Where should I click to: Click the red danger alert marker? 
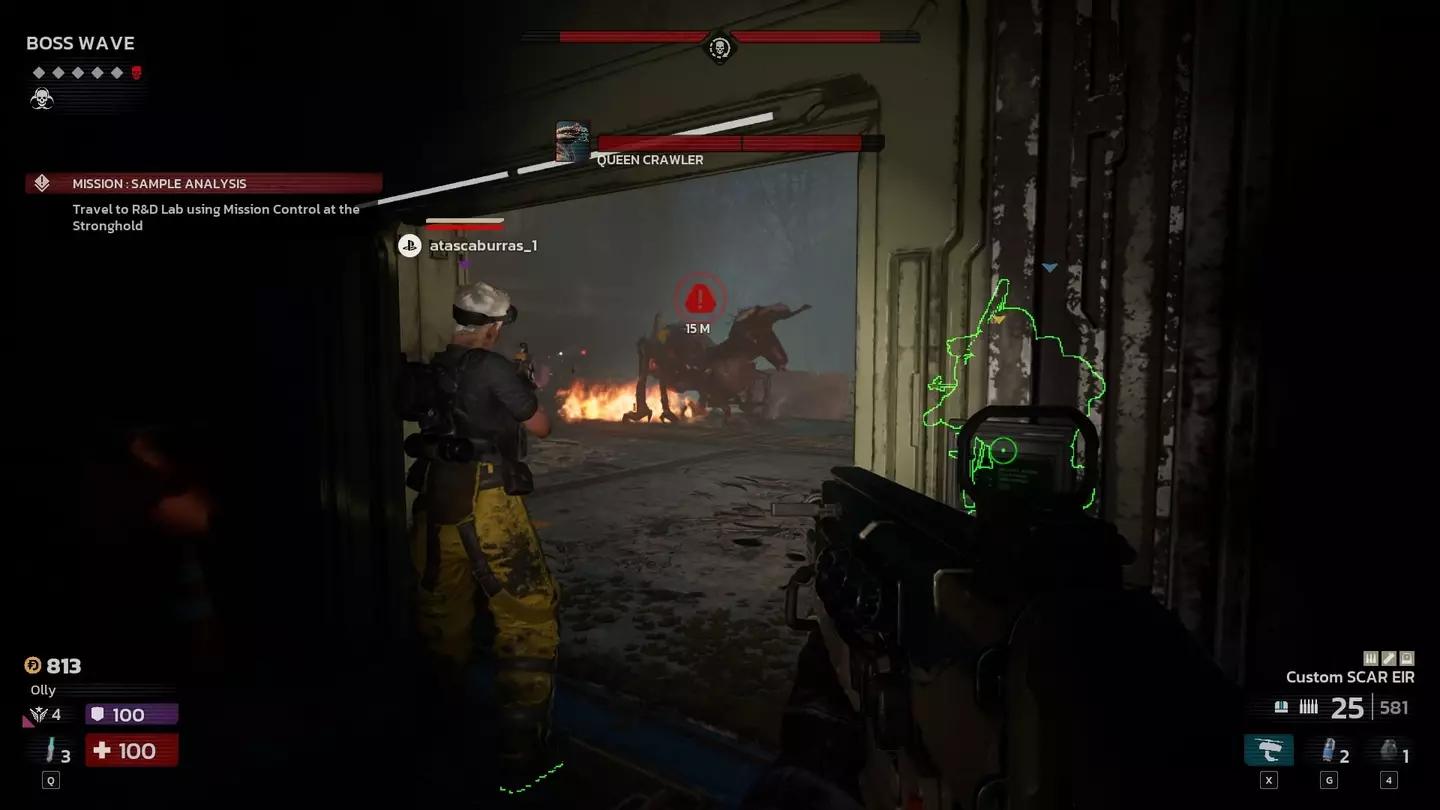coord(700,297)
